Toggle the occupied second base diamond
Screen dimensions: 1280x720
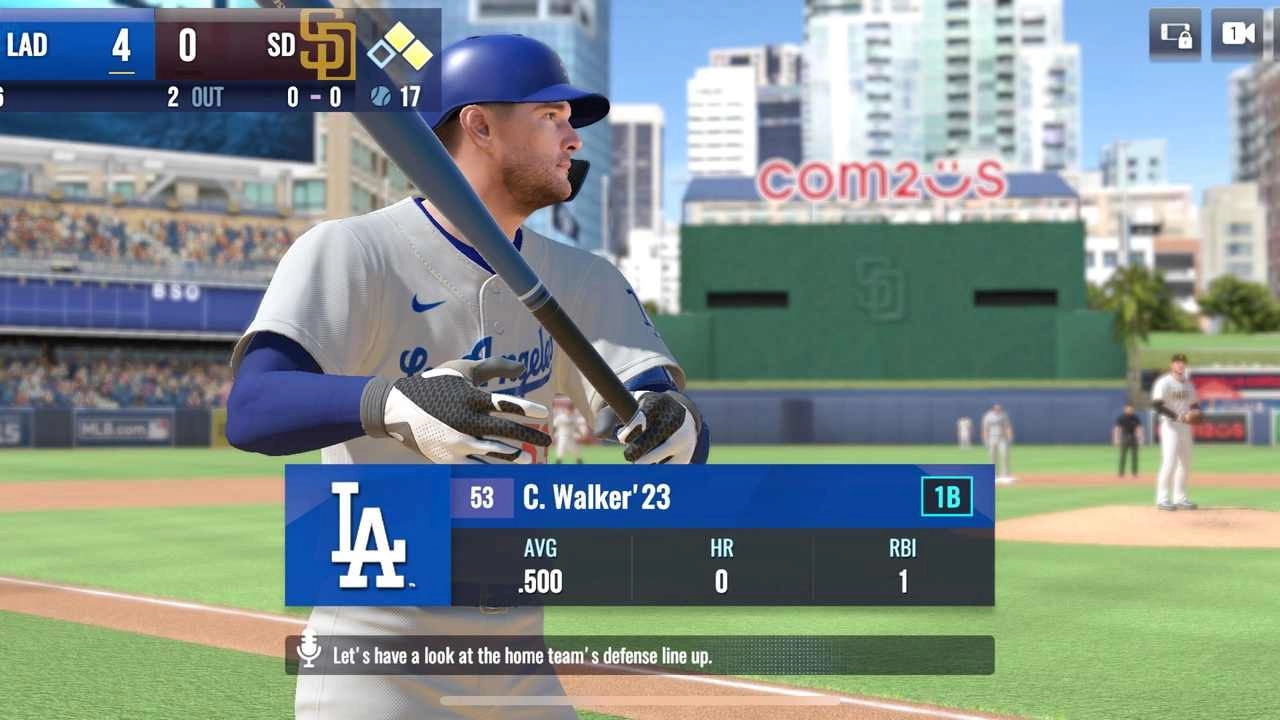pos(399,37)
